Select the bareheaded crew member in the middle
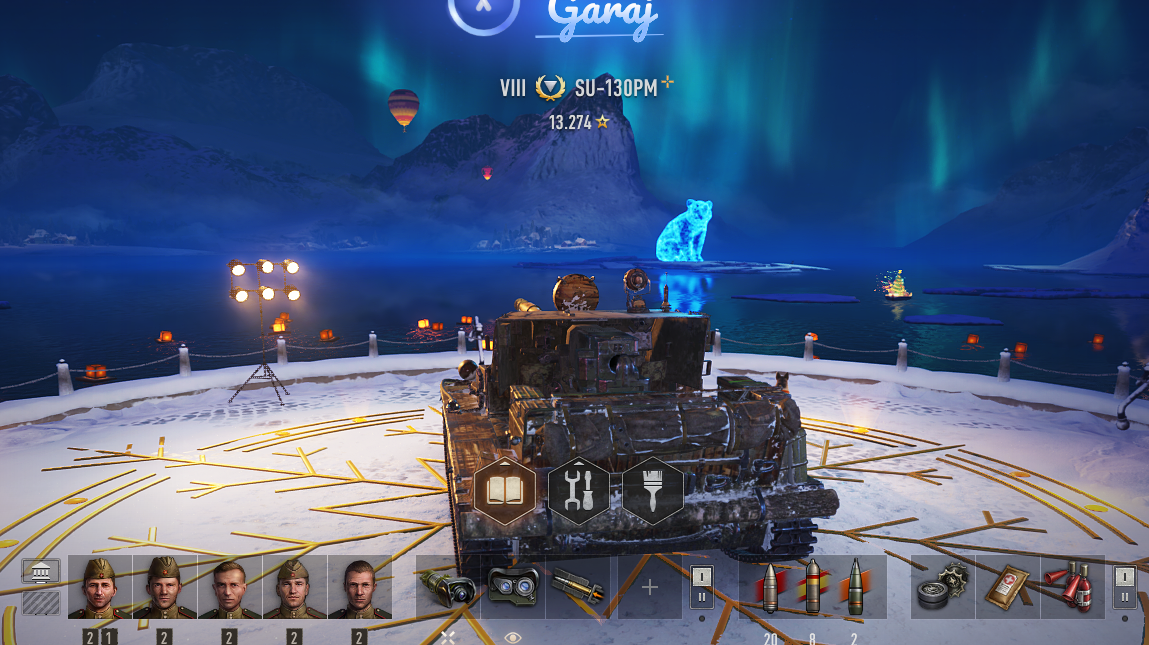Viewport: 1149px width, 645px height. click(x=229, y=587)
